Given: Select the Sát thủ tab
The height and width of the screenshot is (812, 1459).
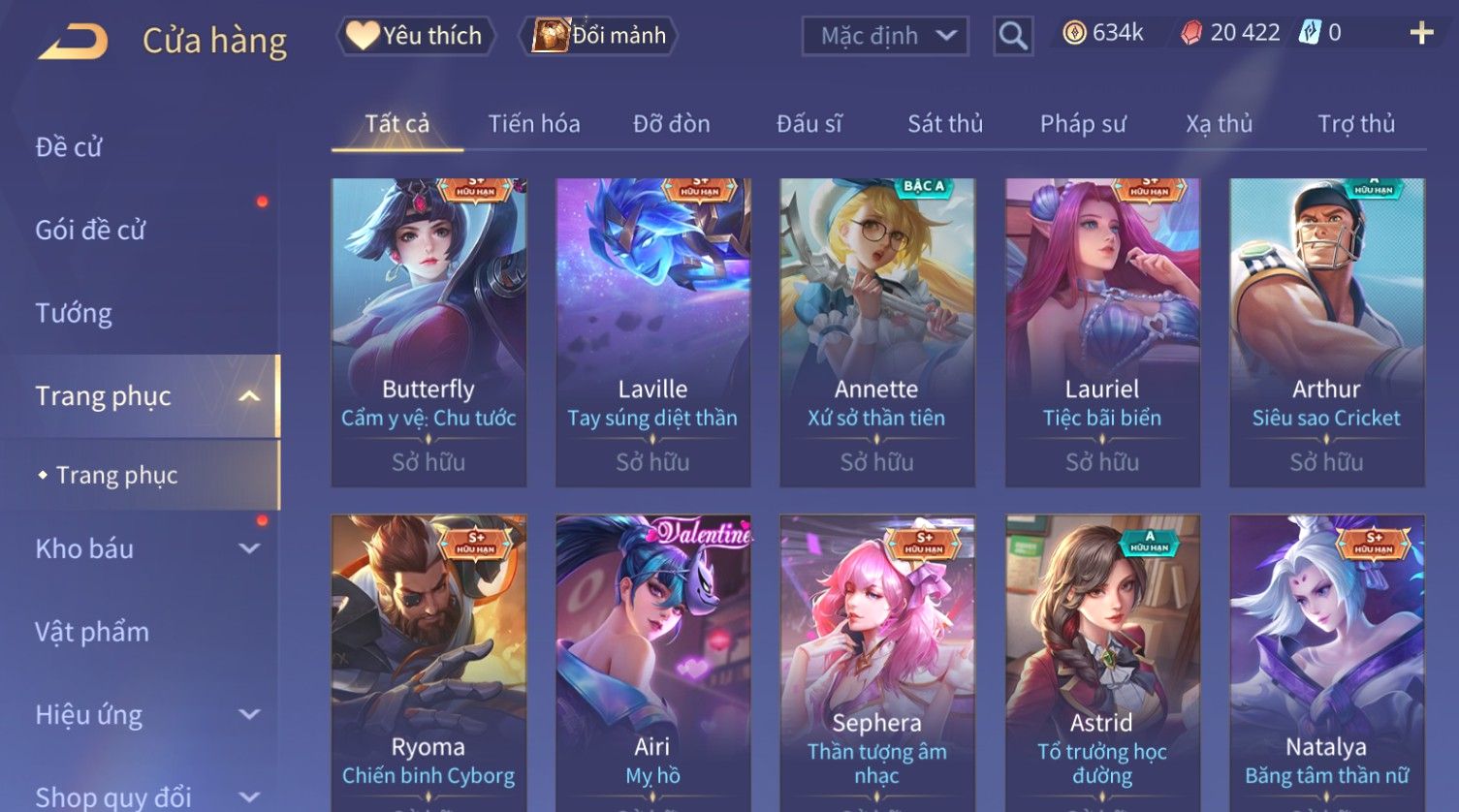Looking at the screenshot, I should 945,124.
